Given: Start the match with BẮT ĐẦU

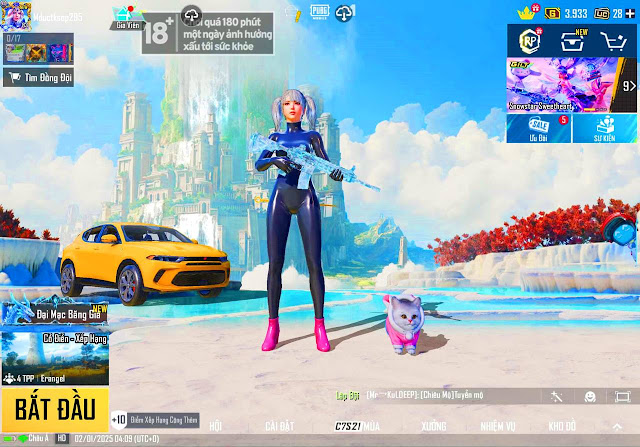Looking at the screenshot, I should click(x=54, y=407).
